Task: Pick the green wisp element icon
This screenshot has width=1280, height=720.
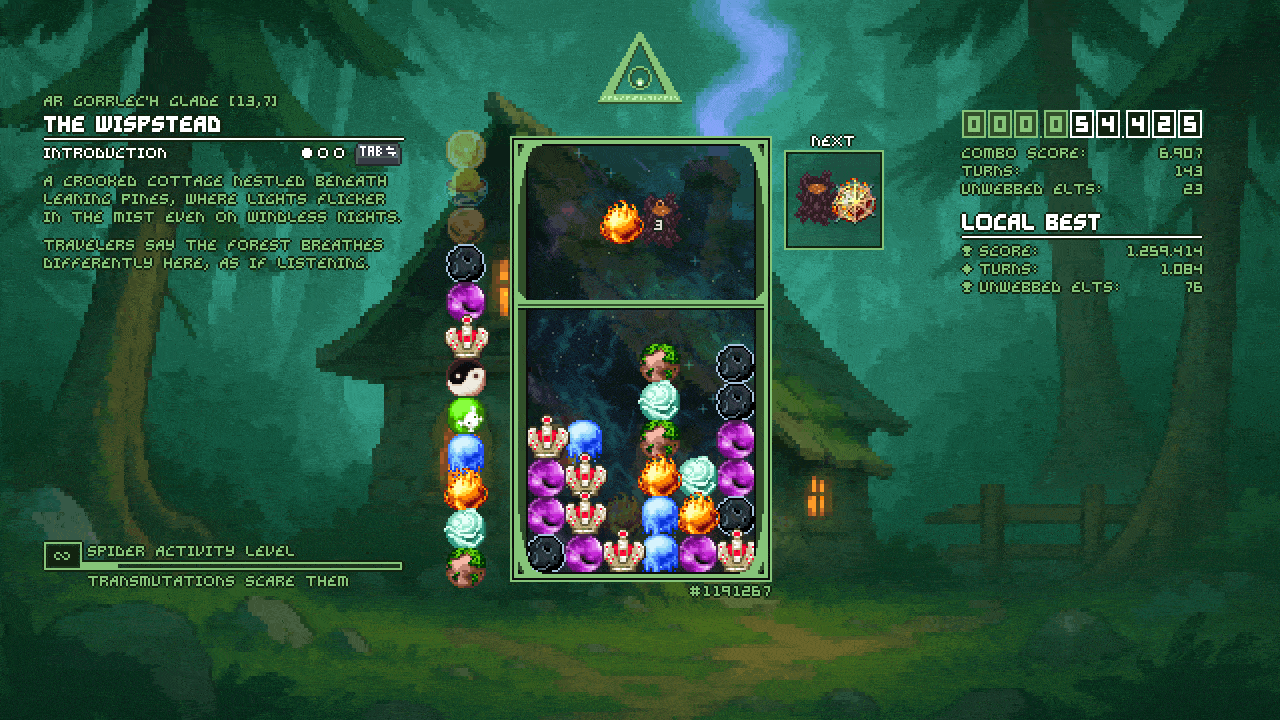Action: (465, 415)
